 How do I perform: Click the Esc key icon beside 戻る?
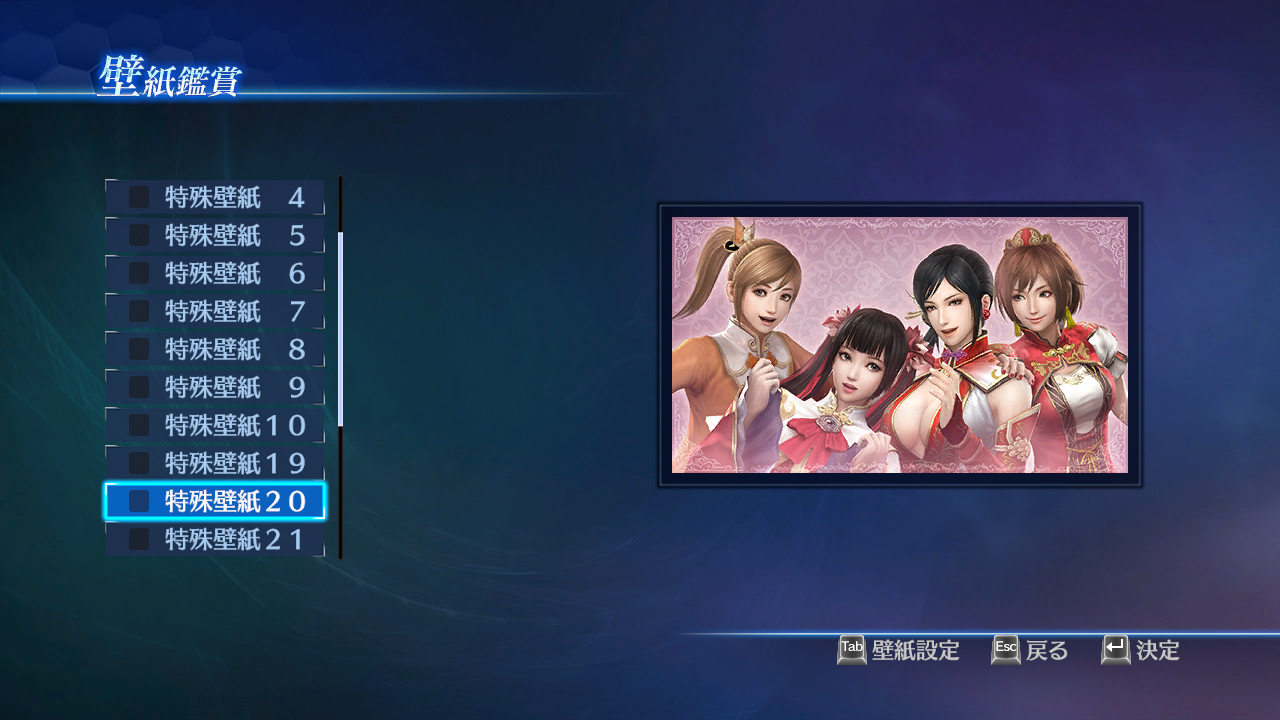pos(1005,650)
